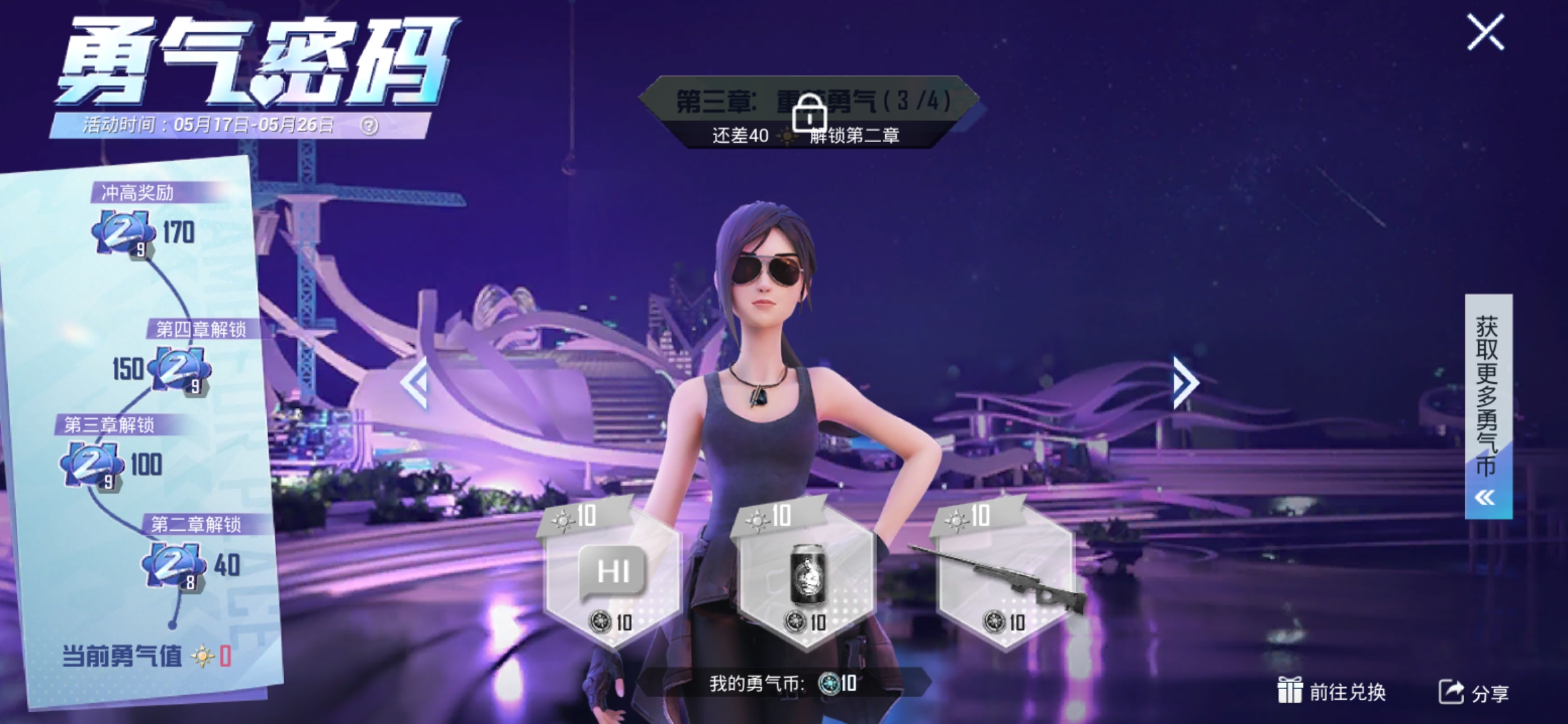Tap the 分享 share button

tap(1474, 692)
